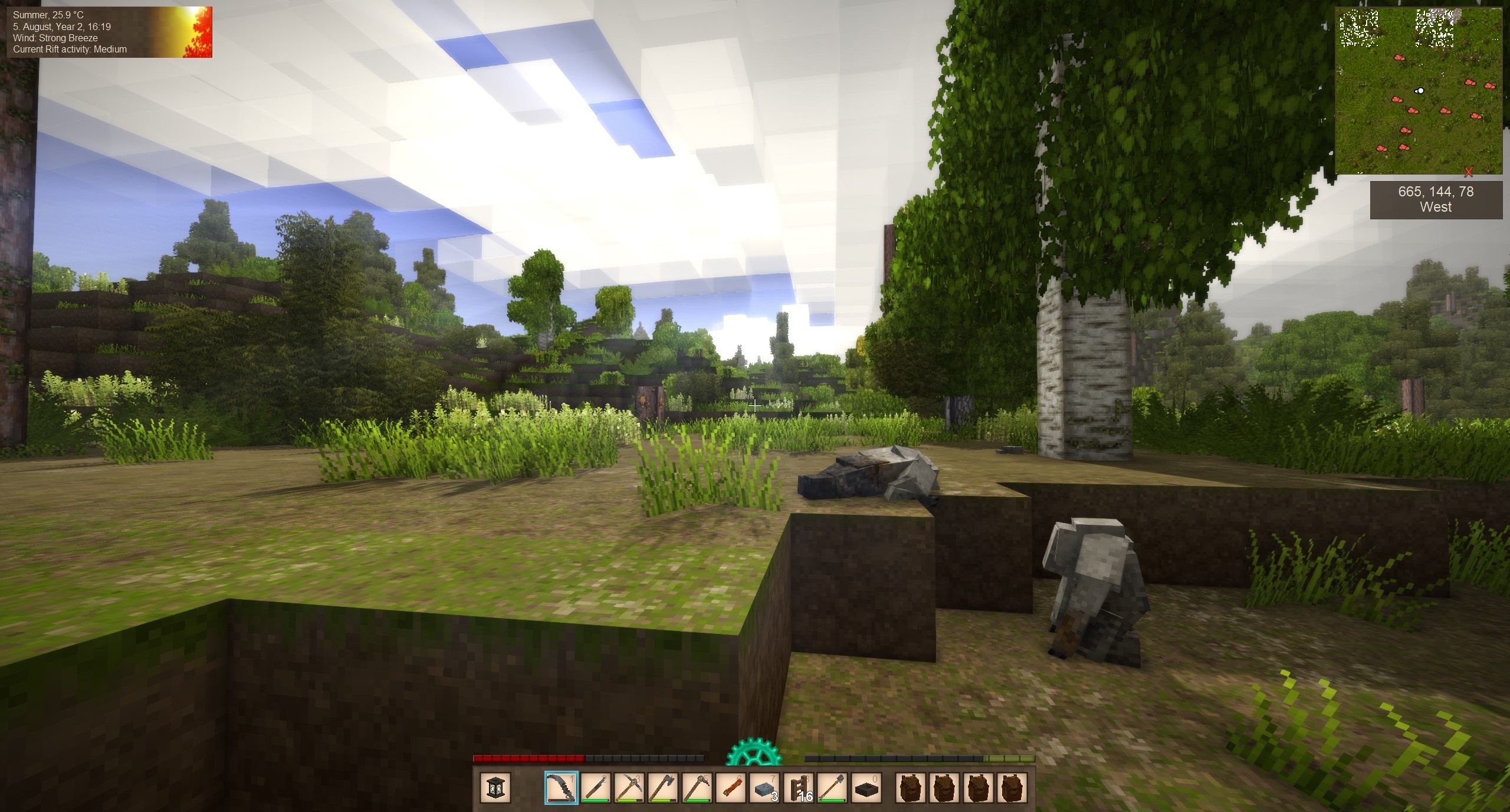The image size is (1510, 812).
Task: Equip the pickaxe from the hotbar
Action: tap(629, 788)
